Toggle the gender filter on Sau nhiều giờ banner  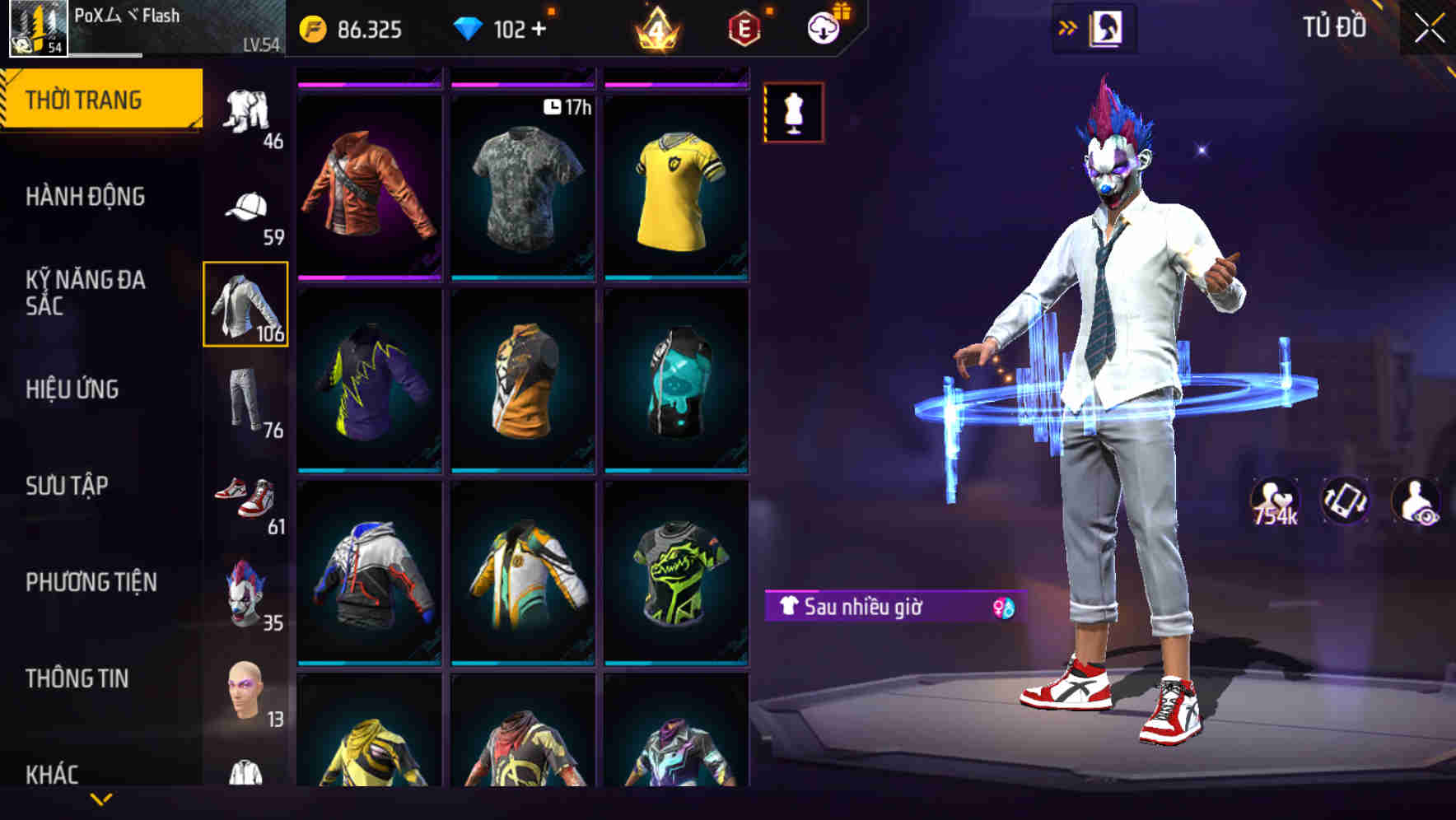[1004, 609]
